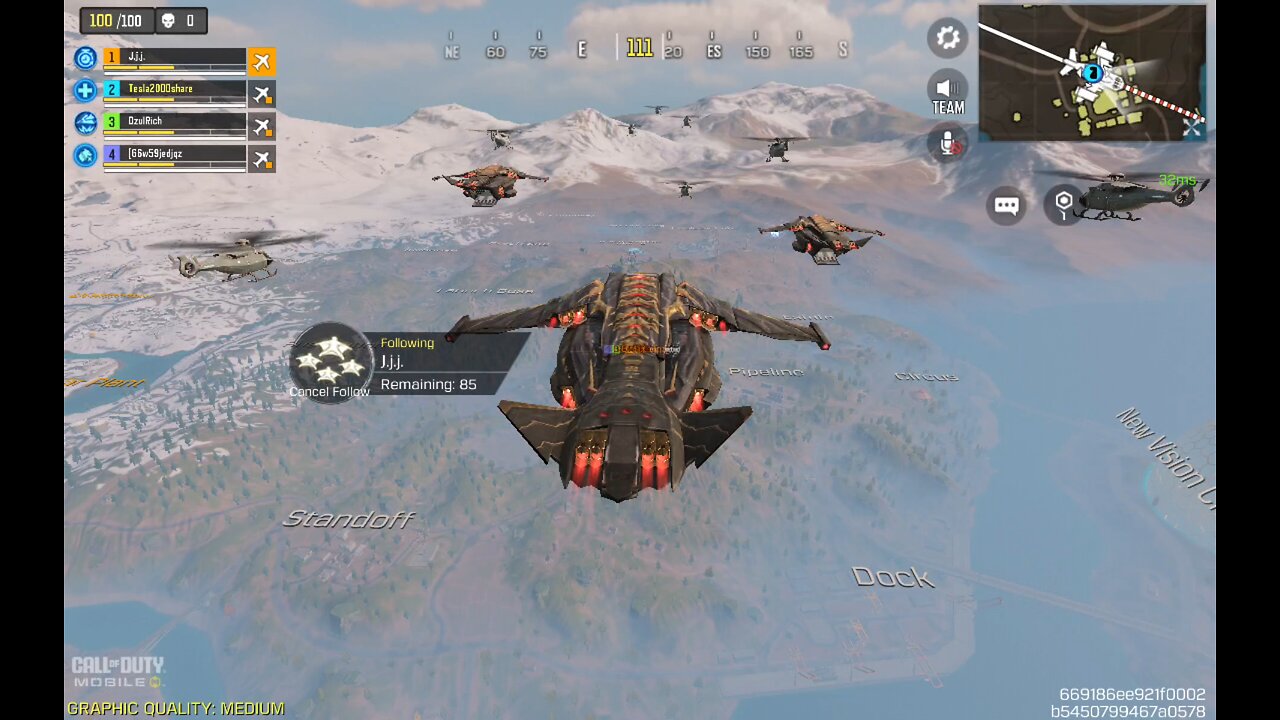The width and height of the screenshot is (1280, 720).
Task: Place a map marker with the ping icon
Action: coord(1063,204)
